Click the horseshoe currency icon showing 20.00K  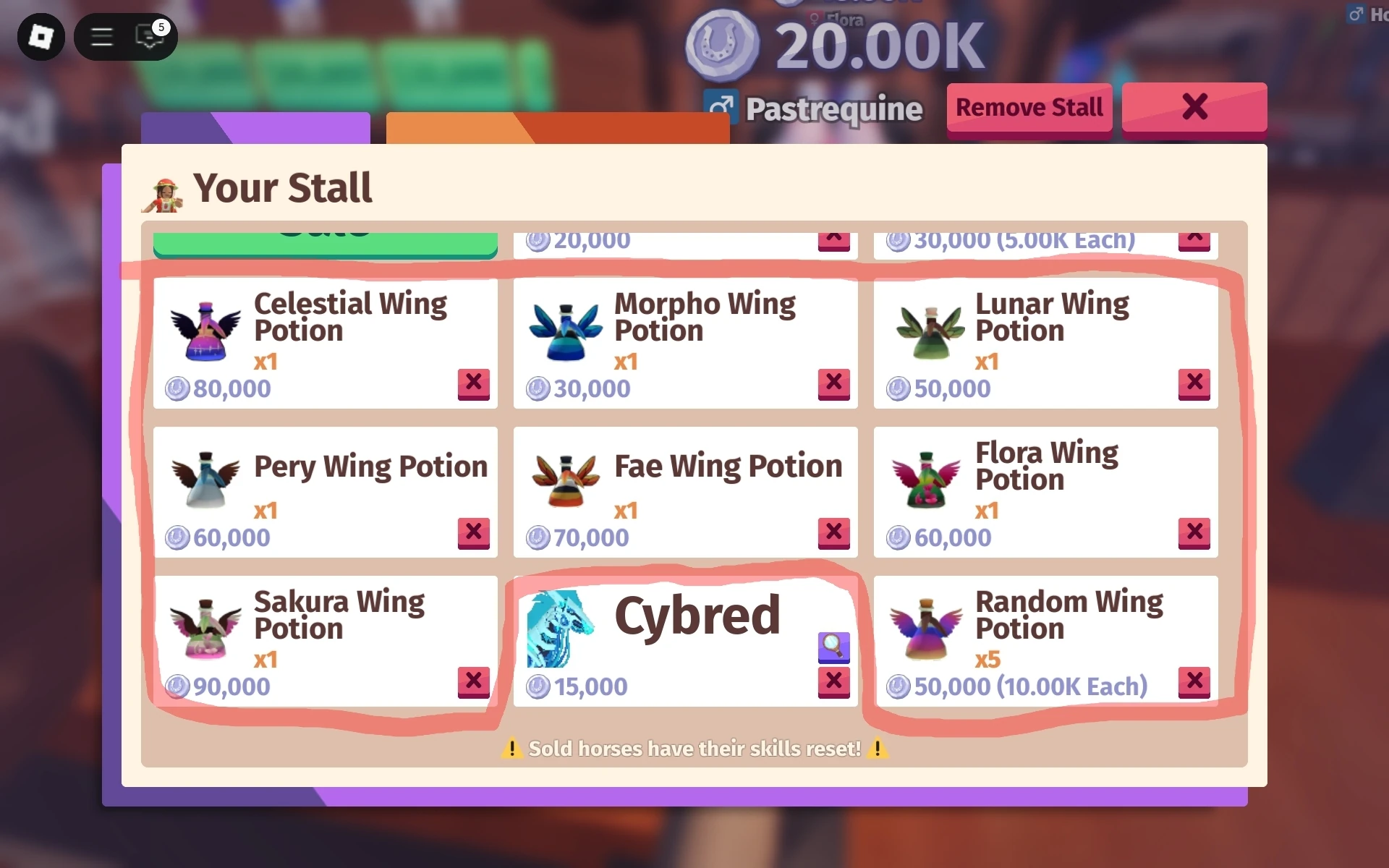[725, 45]
